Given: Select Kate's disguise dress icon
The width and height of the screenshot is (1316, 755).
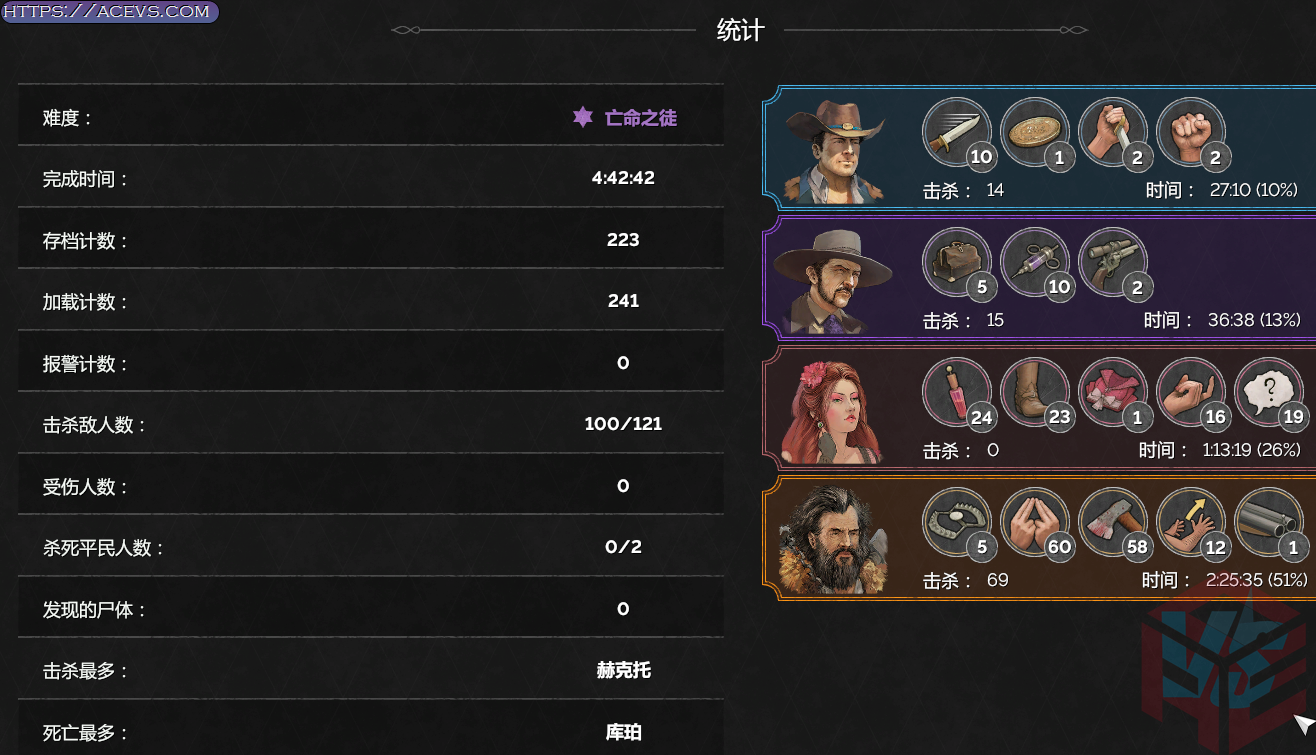Looking at the screenshot, I should click(1113, 391).
